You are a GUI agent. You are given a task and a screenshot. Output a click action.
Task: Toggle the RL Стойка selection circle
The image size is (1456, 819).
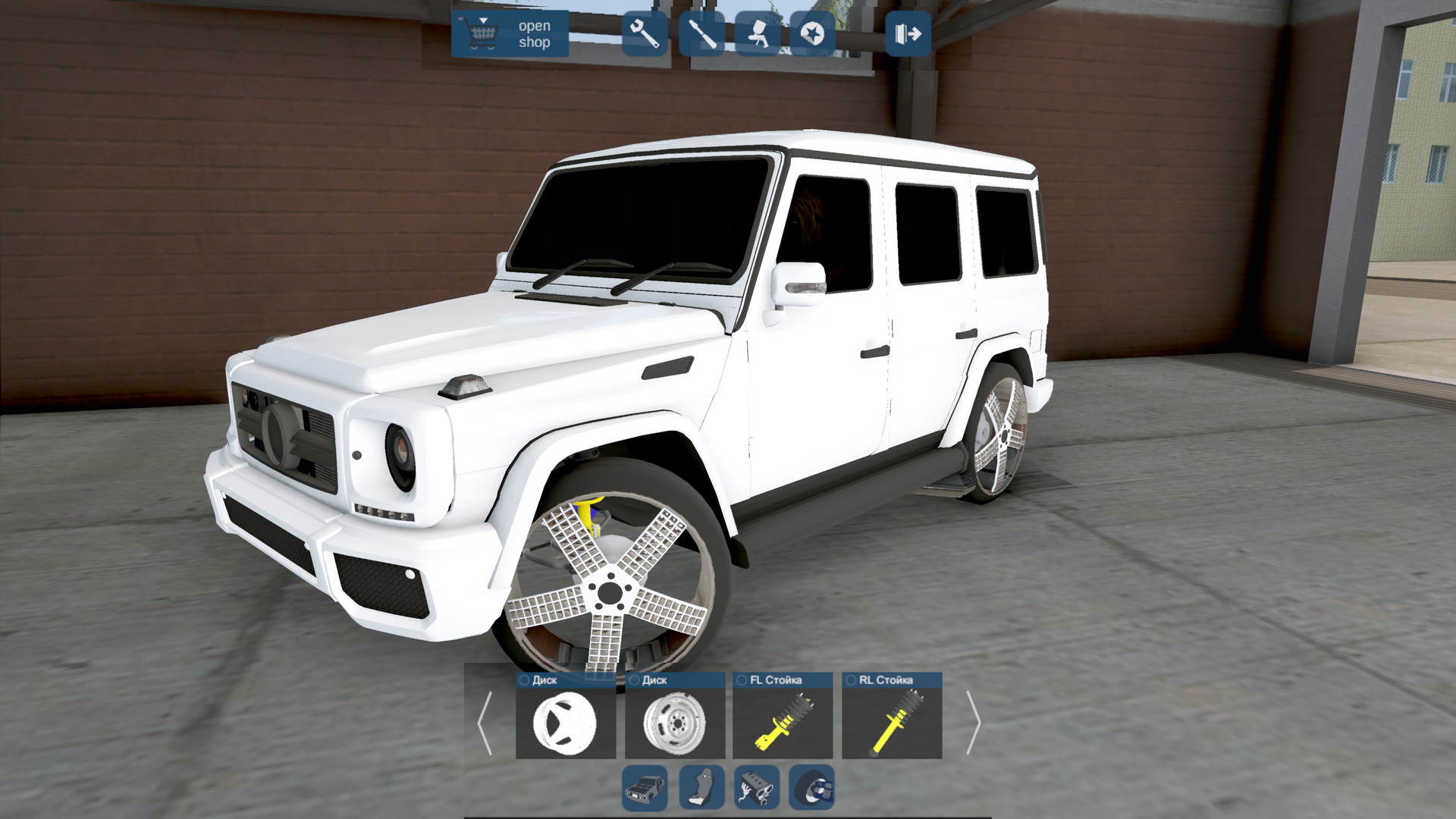click(852, 679)
